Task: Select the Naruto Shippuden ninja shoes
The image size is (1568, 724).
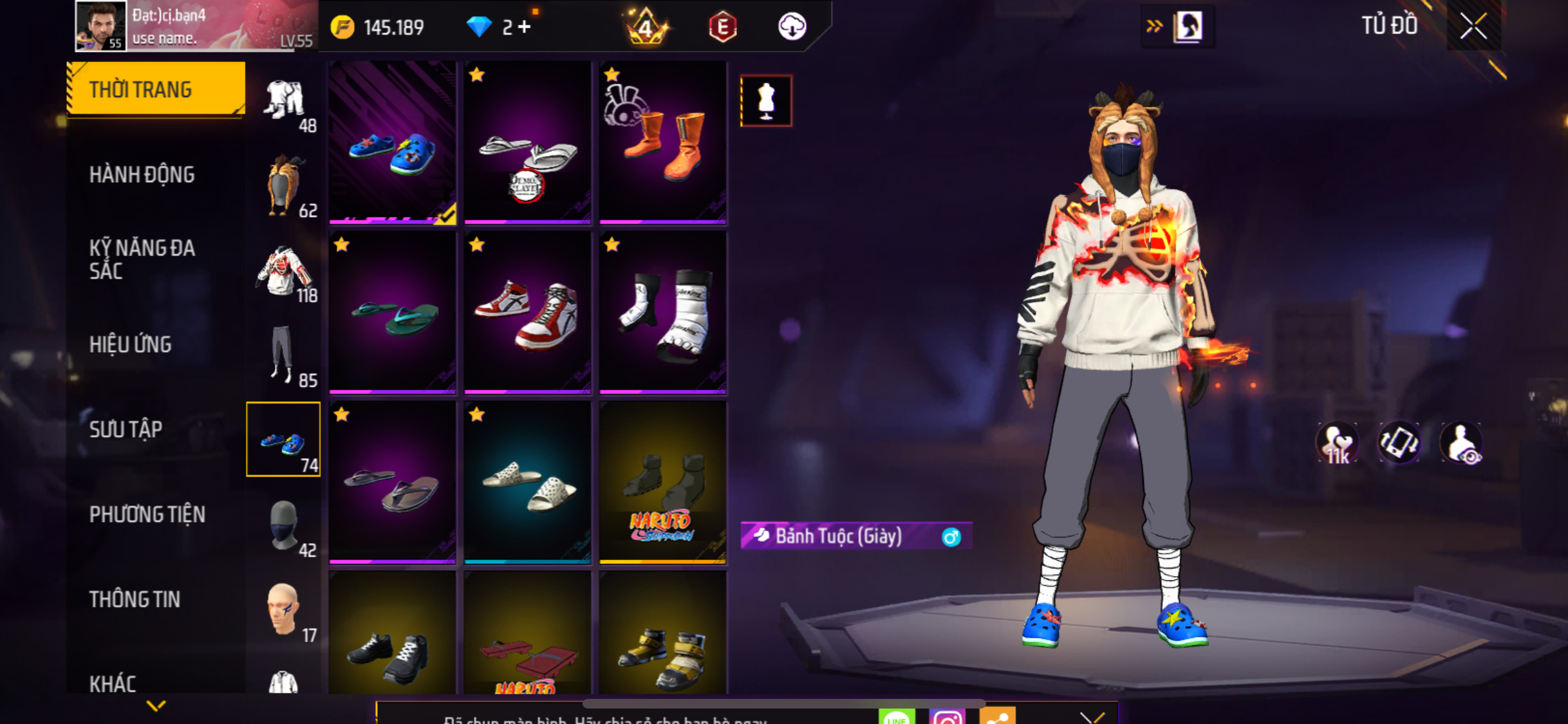Action: click(662, 483)
